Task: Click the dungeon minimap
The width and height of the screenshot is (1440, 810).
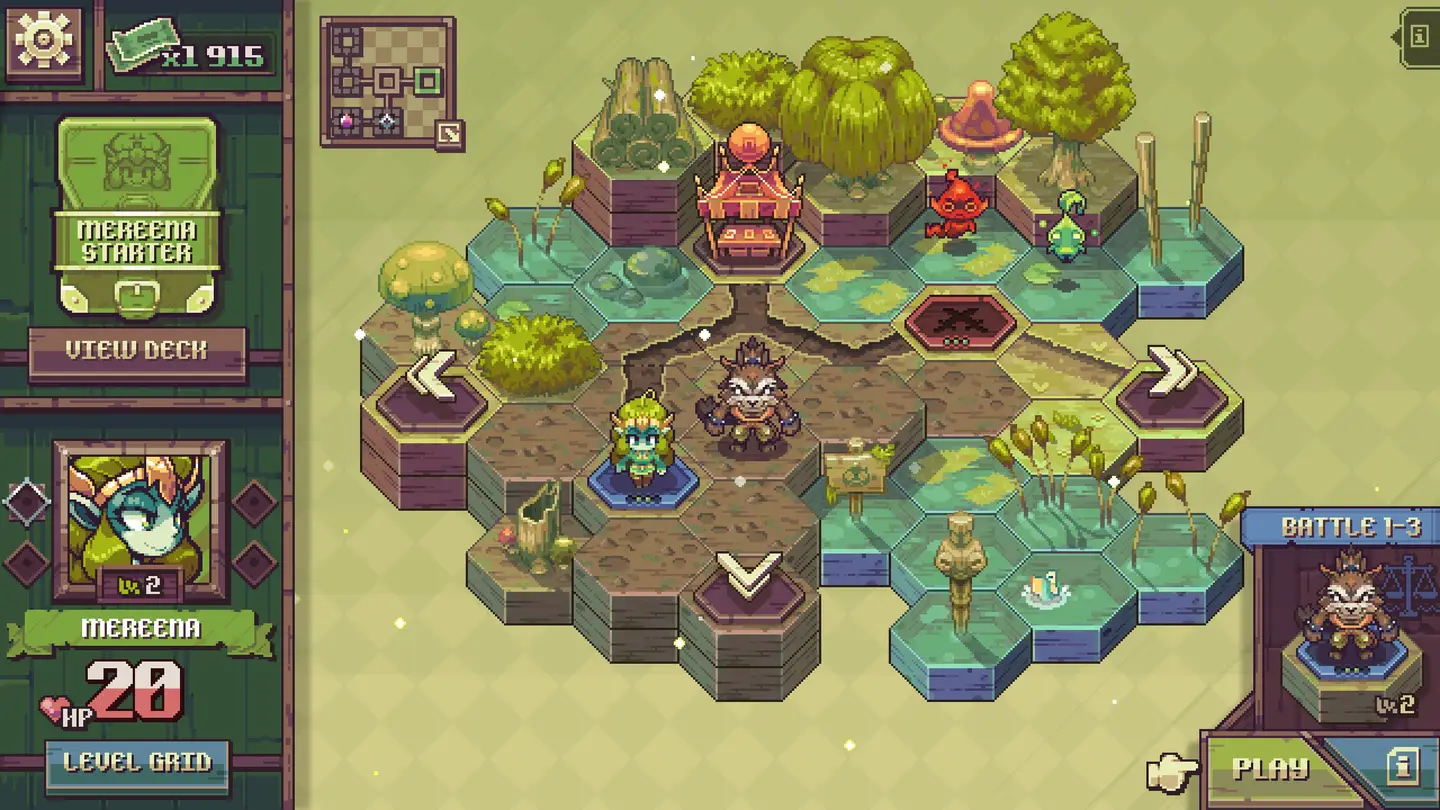Action: 387,80
